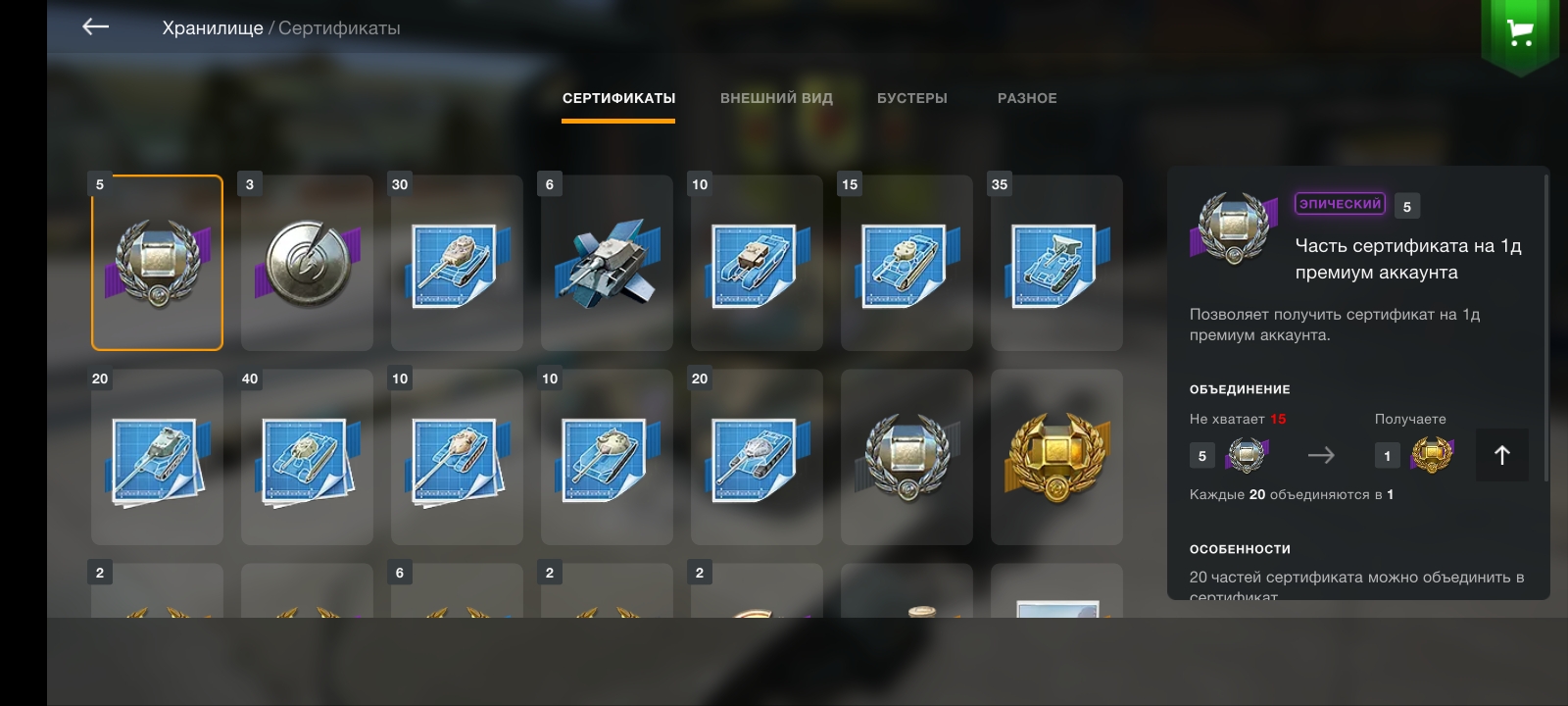Select the Разное tab
This screenshot has height=706, width=1568.
pos(1027,98)
